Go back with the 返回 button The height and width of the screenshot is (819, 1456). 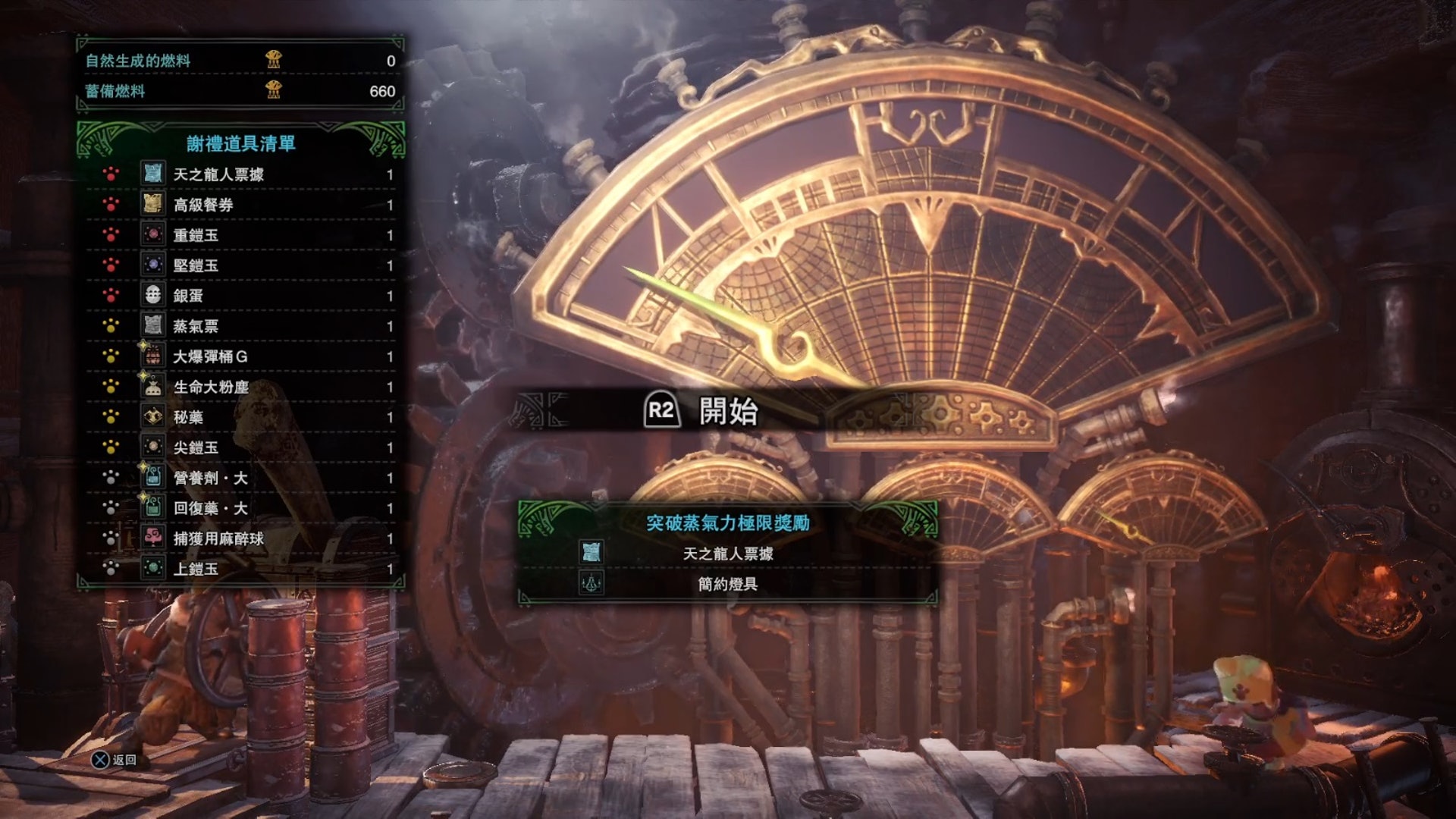114,760
